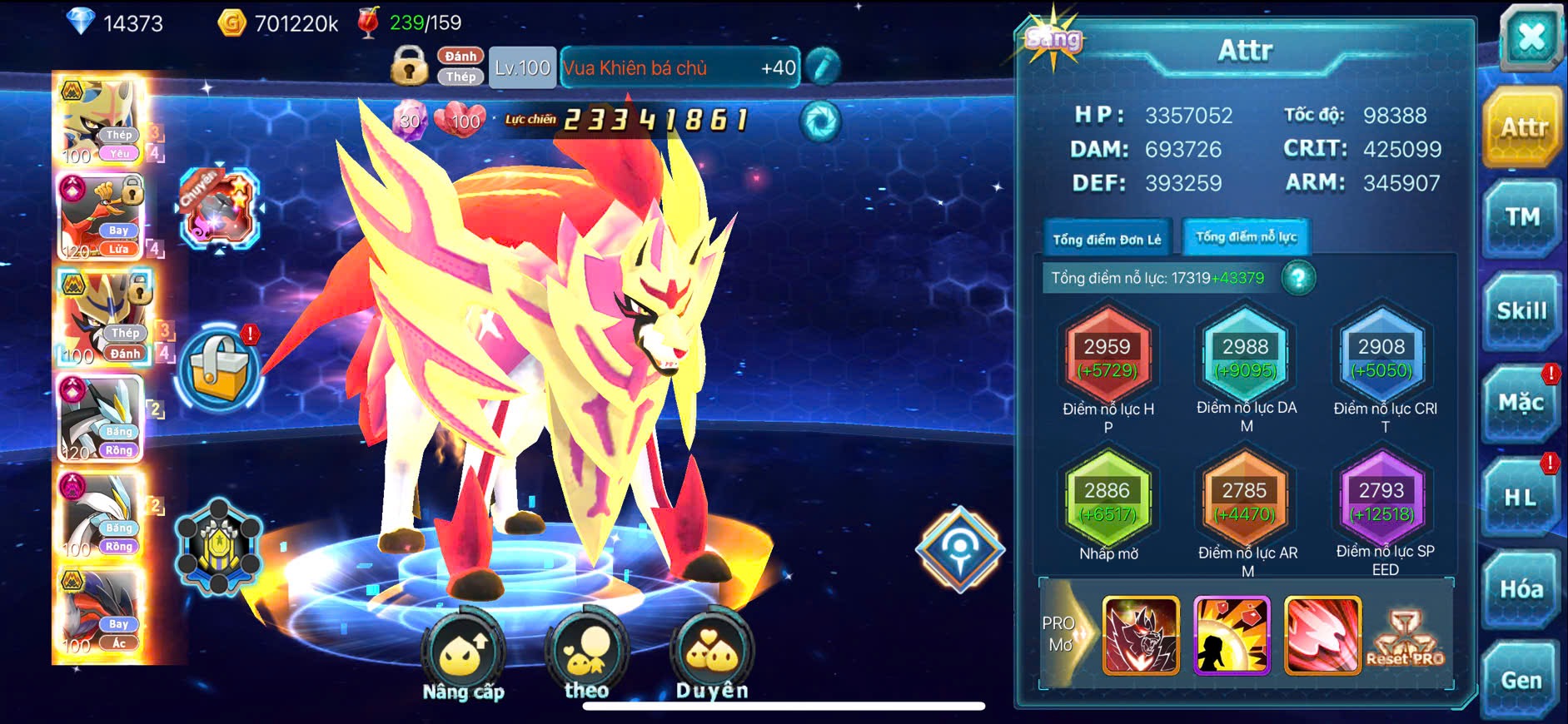Open the Gen side tab
Image resolution: width=1568 pixels, height=724 pixels.
[1521, 681]
